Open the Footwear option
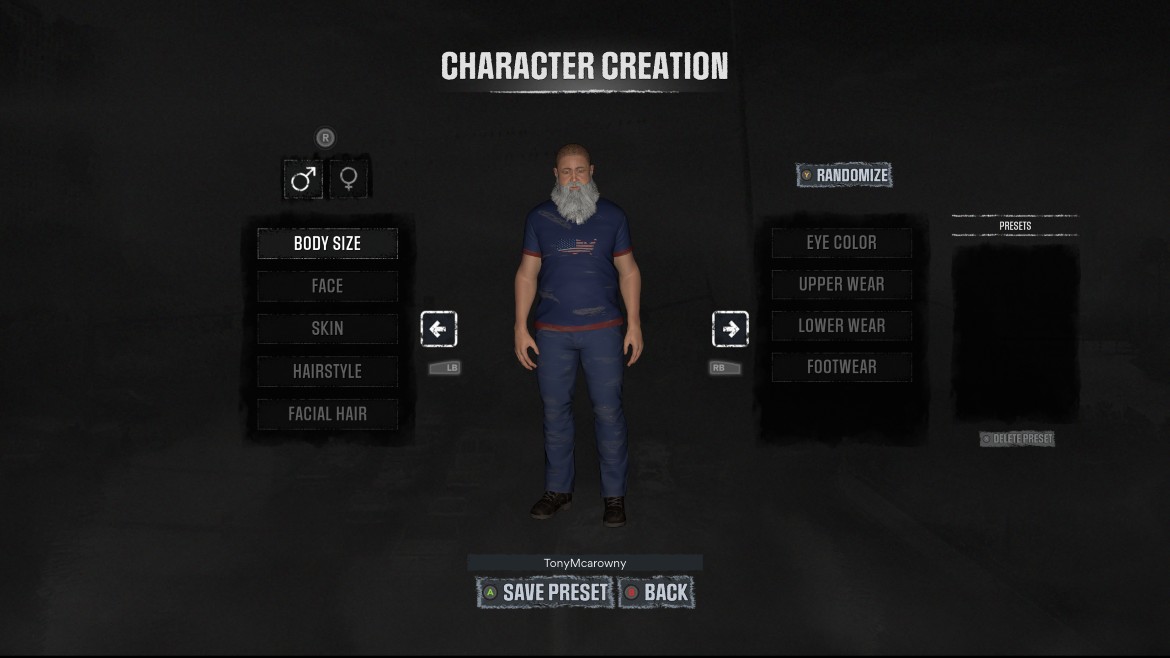Screen dimensions: 1170x658 click(x=841, y=367)
